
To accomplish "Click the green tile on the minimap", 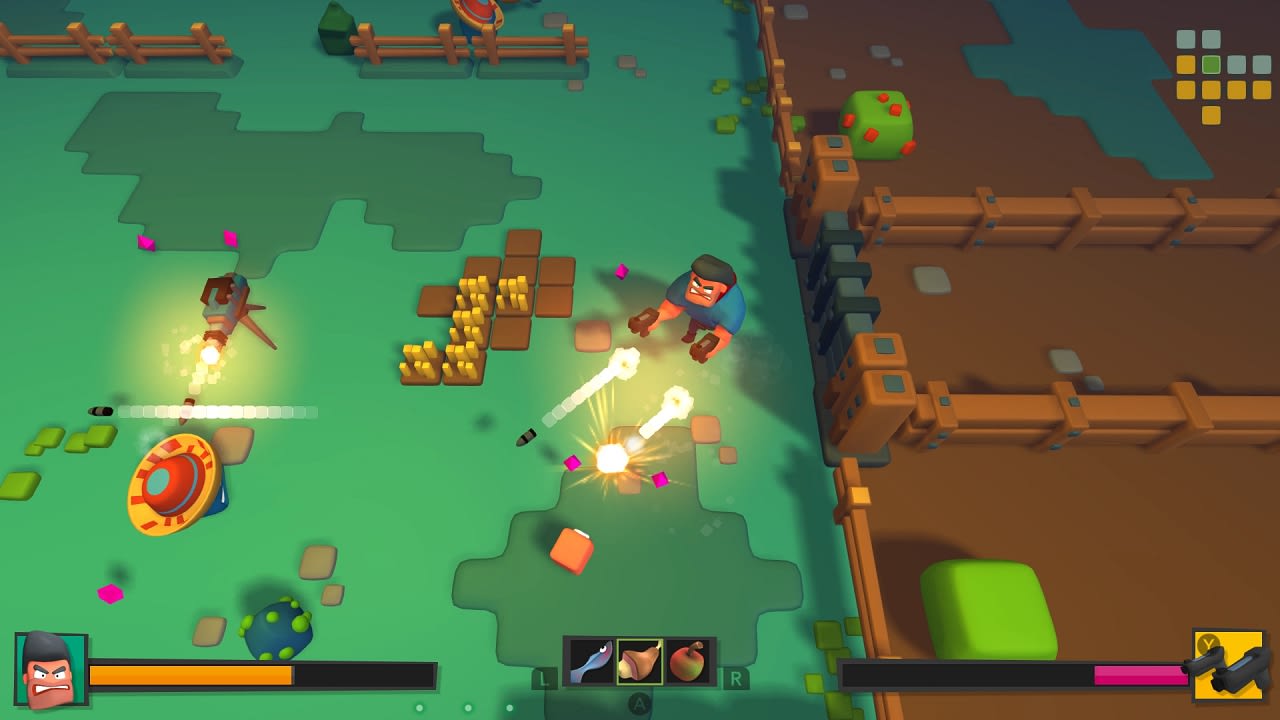I will 1210,62.
